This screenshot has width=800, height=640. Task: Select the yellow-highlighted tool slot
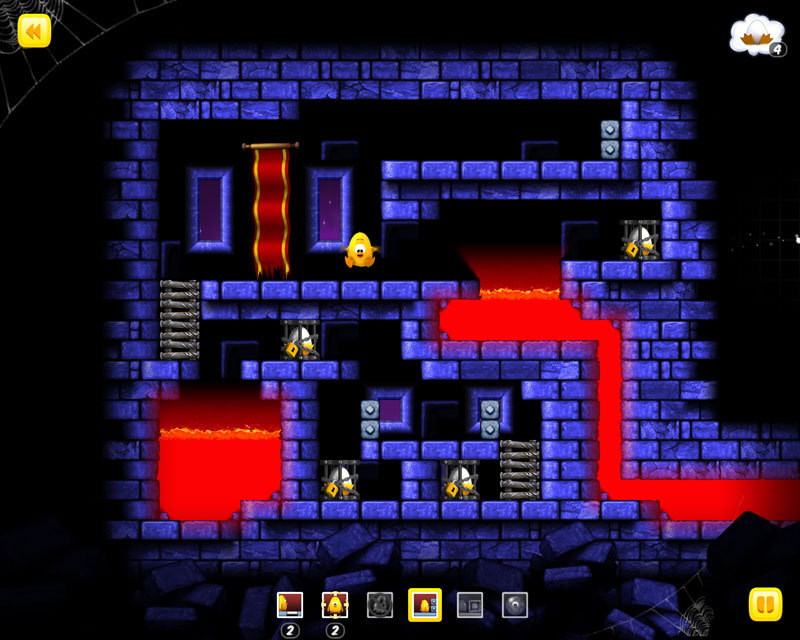(x=424, y=604)
